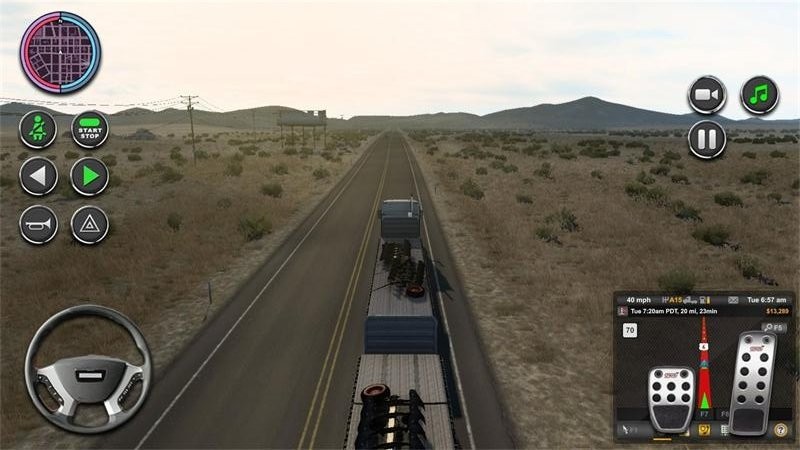Switch view with the camera button

tap(707, 95)
